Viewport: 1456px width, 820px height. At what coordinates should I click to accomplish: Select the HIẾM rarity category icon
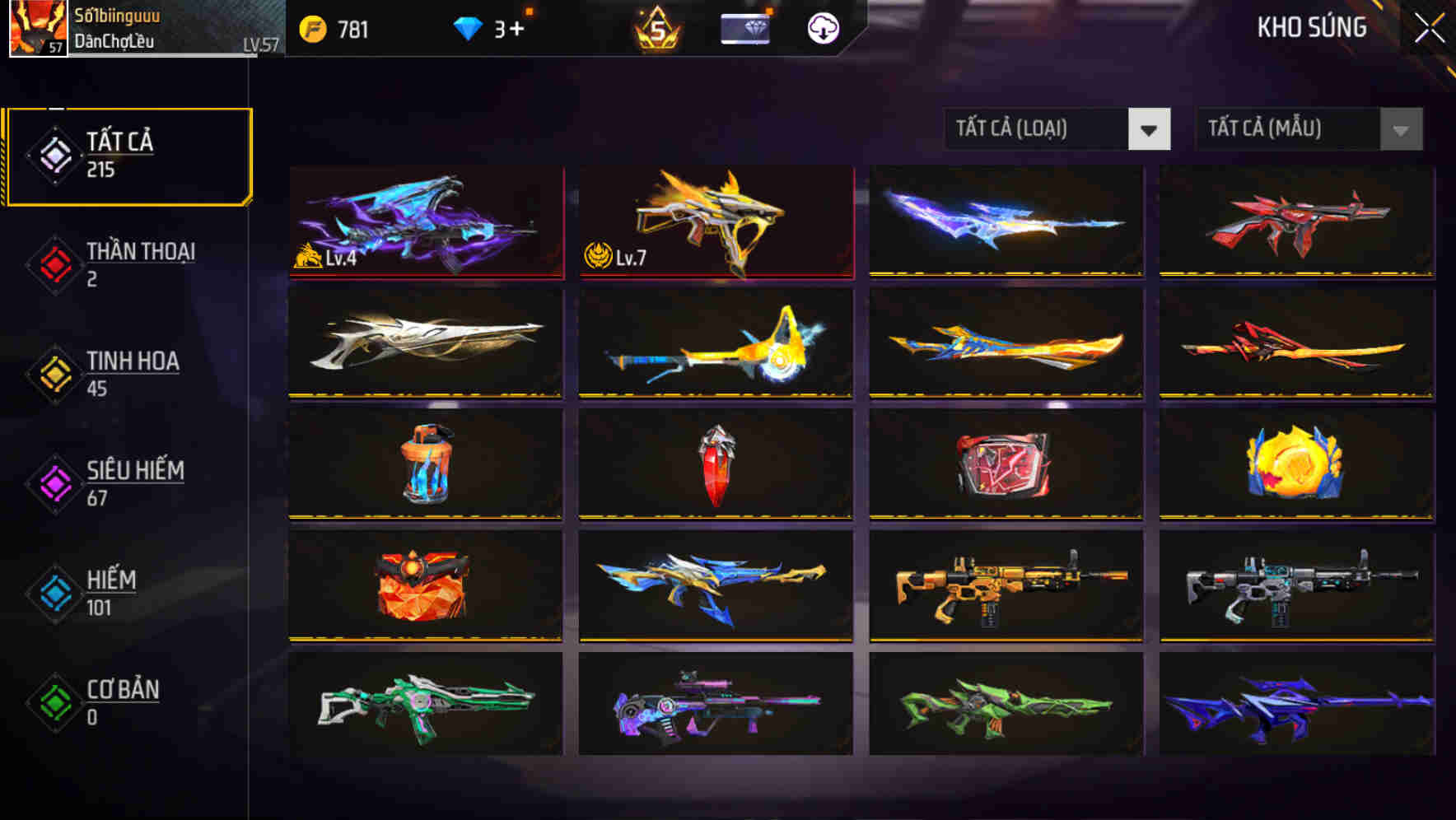click(53, 593)
